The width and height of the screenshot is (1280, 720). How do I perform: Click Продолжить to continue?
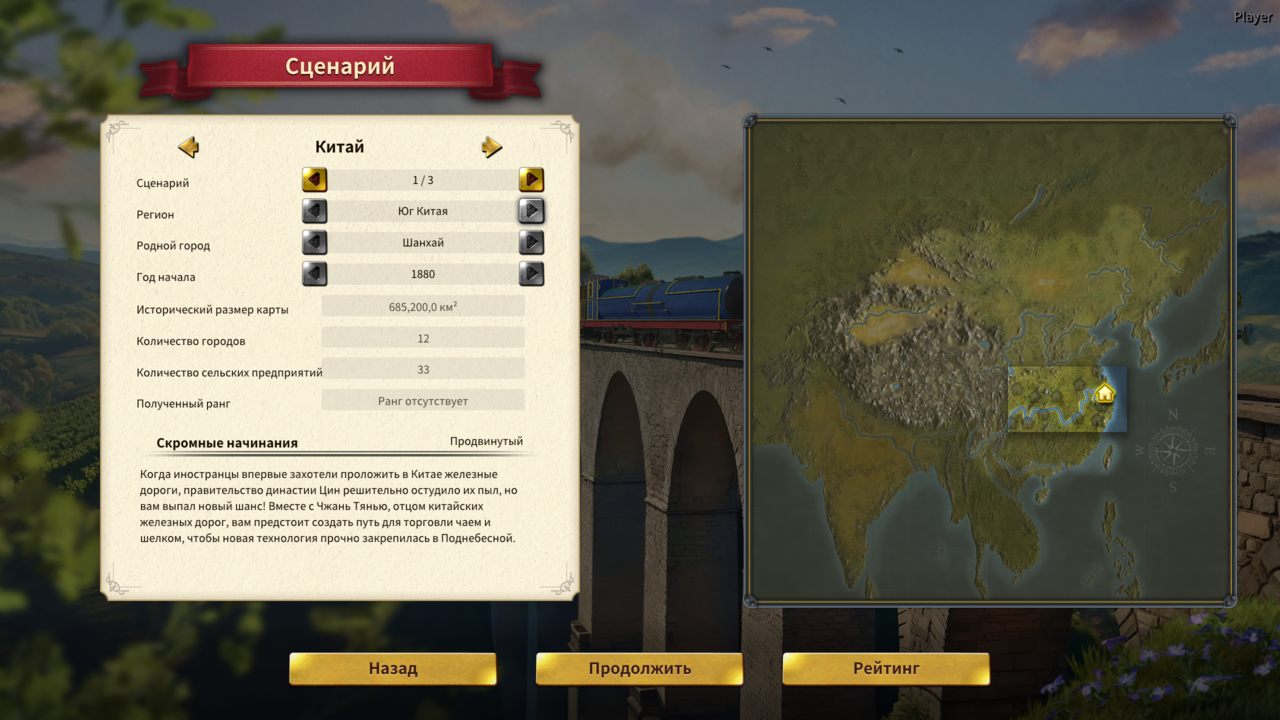(x=639, y=669)
